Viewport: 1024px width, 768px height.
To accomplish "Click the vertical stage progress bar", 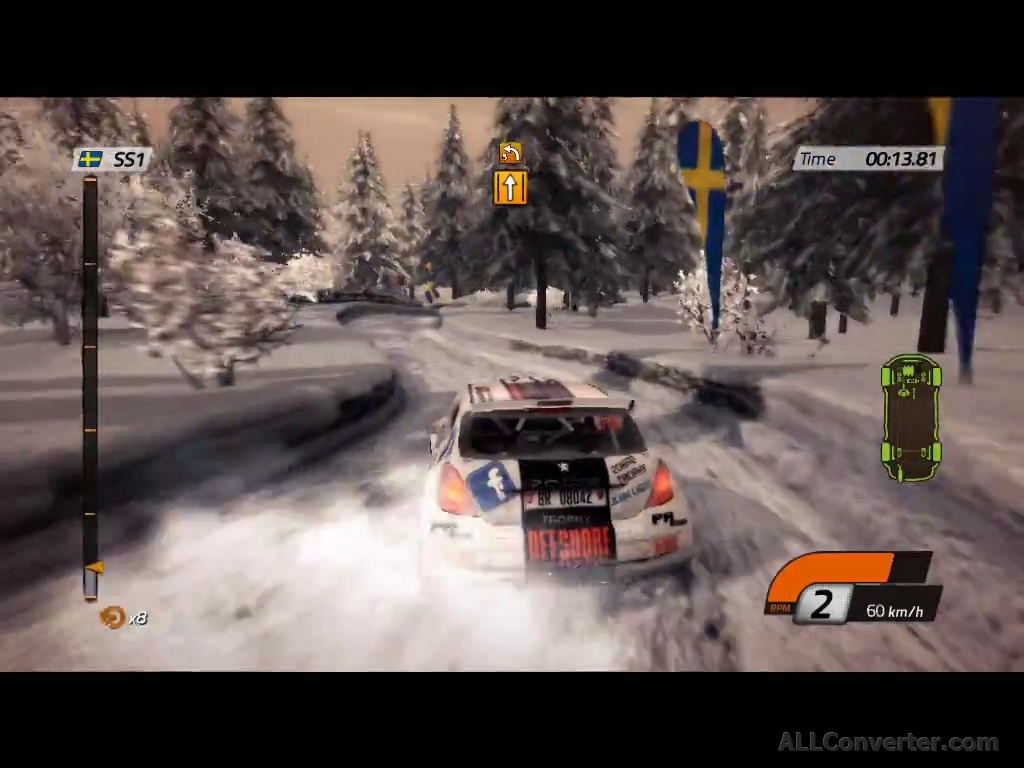I will 90,385.
